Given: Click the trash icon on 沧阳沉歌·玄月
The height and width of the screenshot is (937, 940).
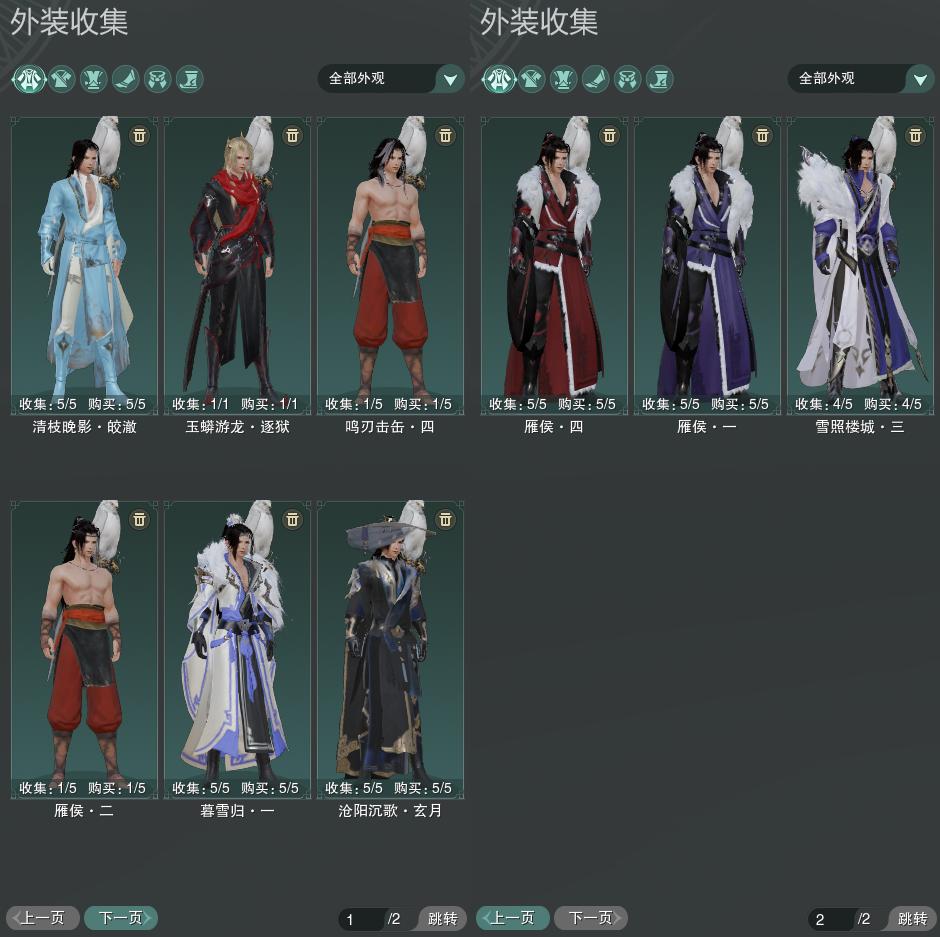Looking at the screenshot, I should [x=446, y=519].
